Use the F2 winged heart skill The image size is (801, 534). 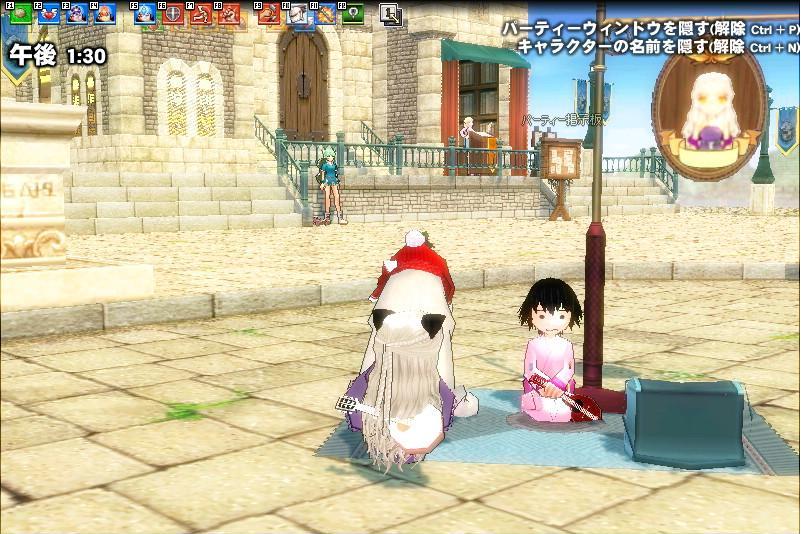point(48,14)
